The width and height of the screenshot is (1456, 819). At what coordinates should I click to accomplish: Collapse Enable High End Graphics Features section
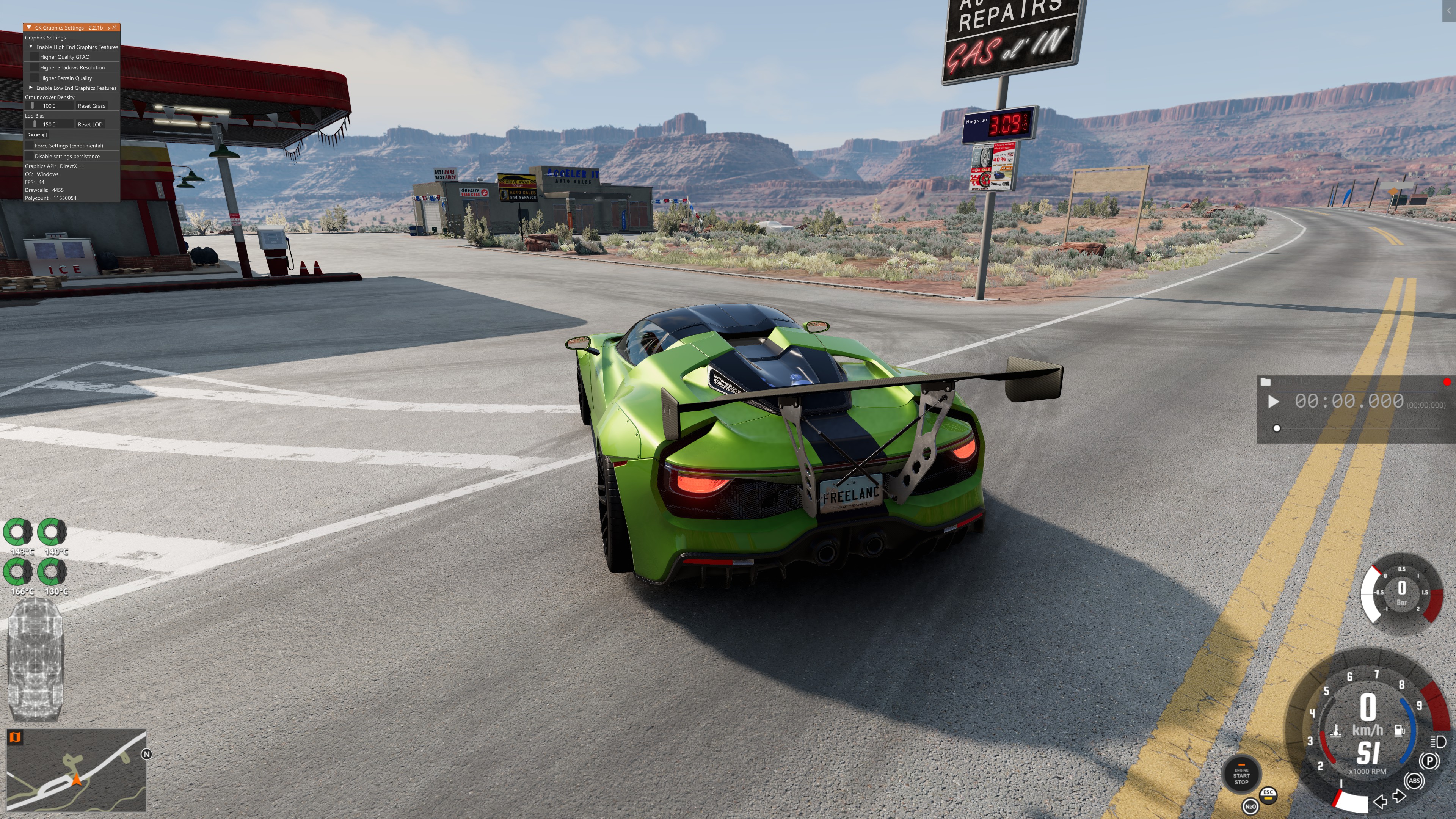tap(31, 47)
